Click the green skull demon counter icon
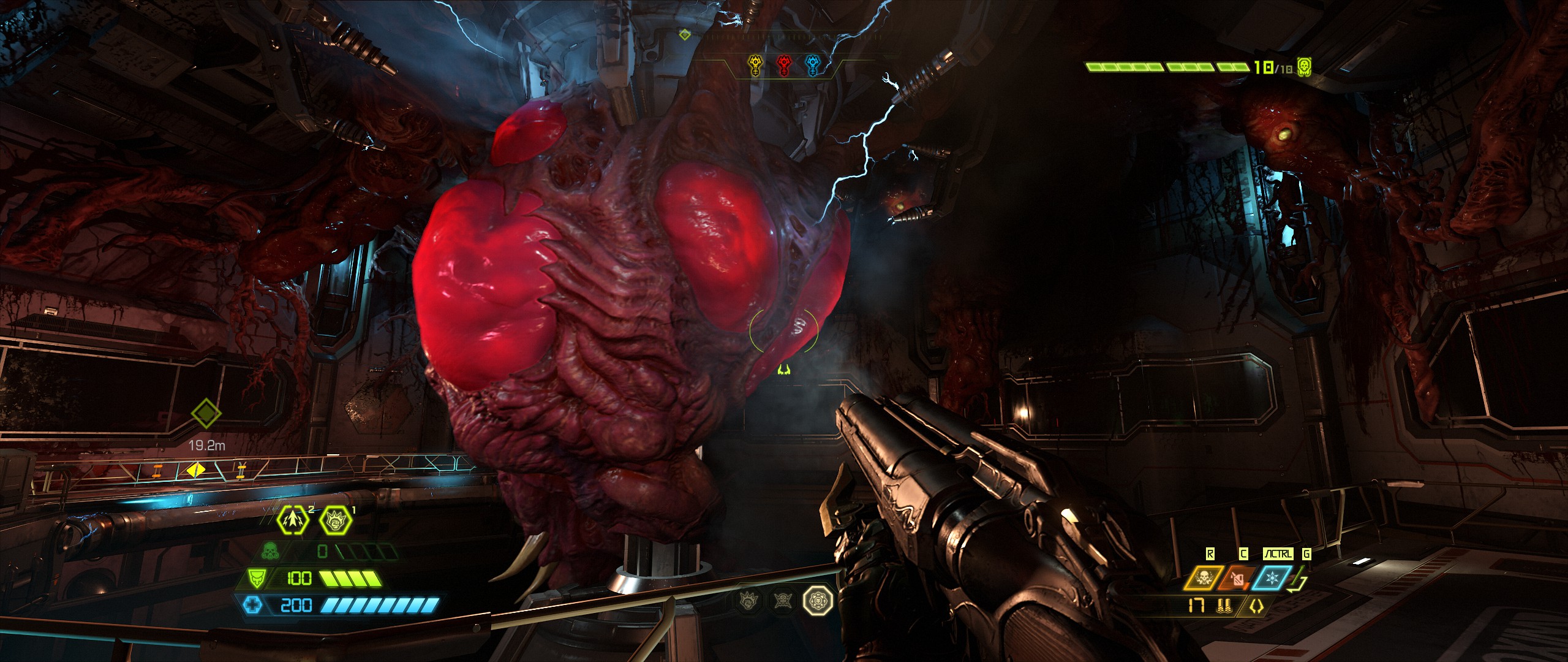 (1305, 67)
